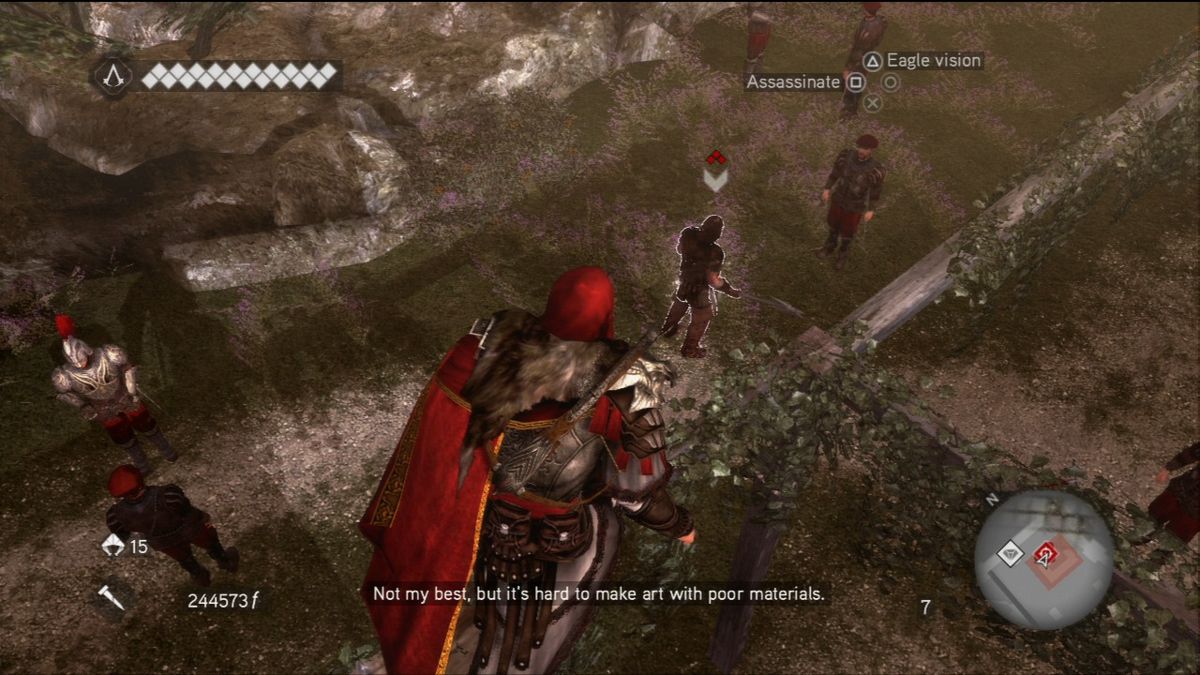Select the hidden blade weapon icon
Viewport: 1200px width, 675px height.
(112, 597)
